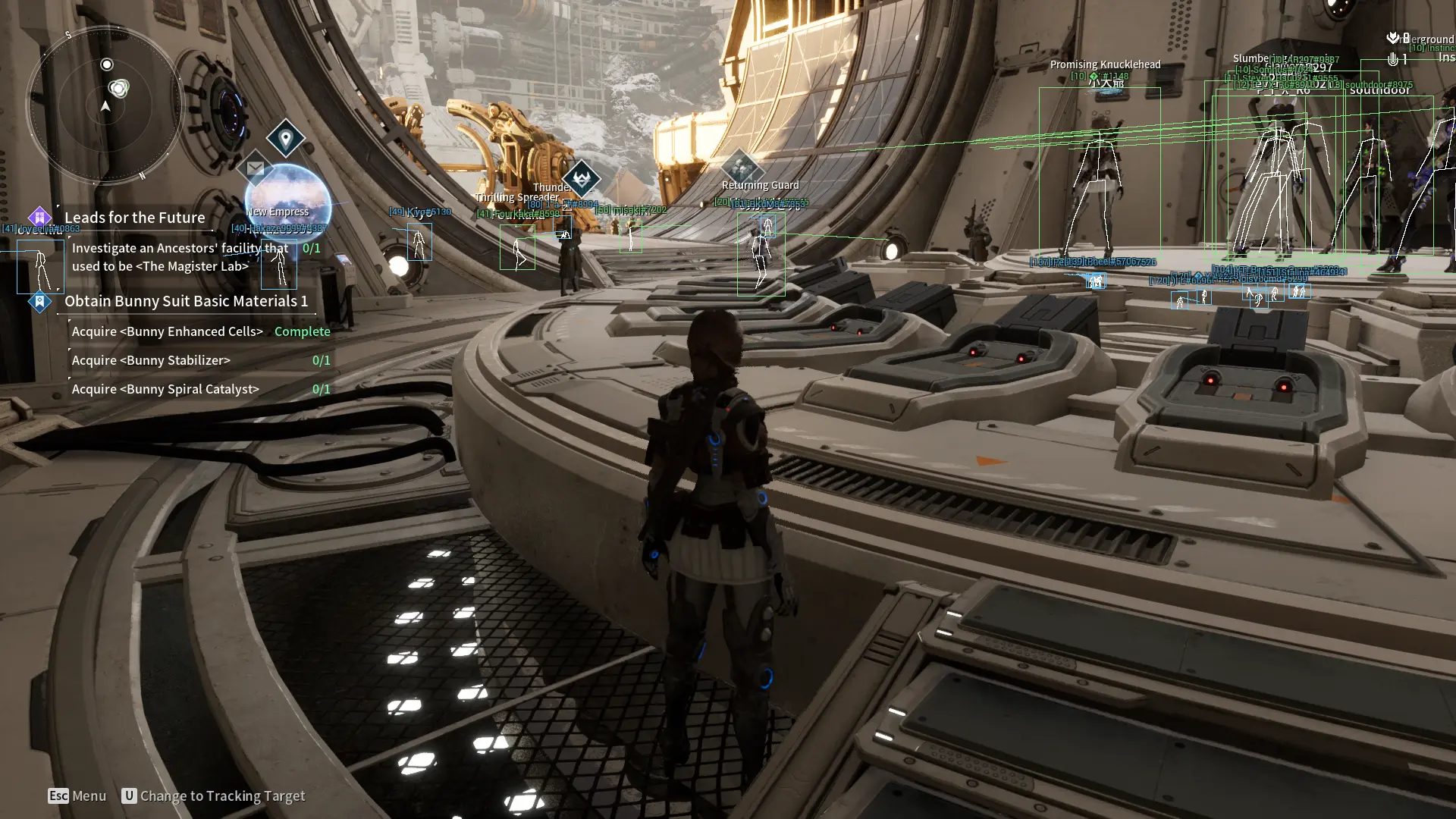Click the purple main quest icon

tap(39, 218)
